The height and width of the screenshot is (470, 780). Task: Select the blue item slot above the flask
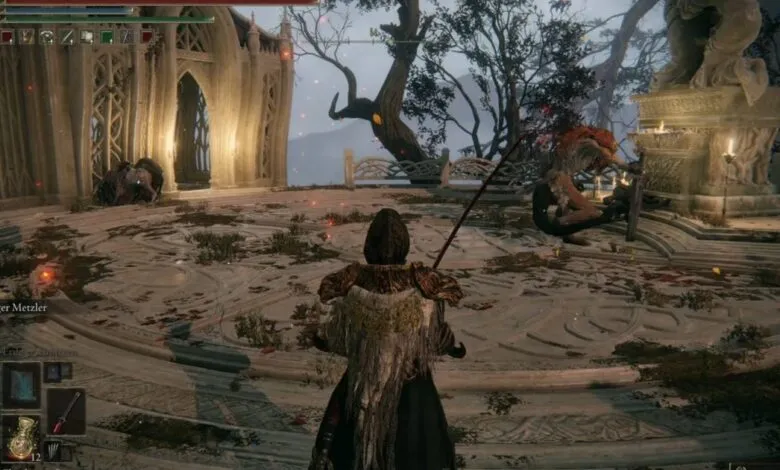pos(20,384)
